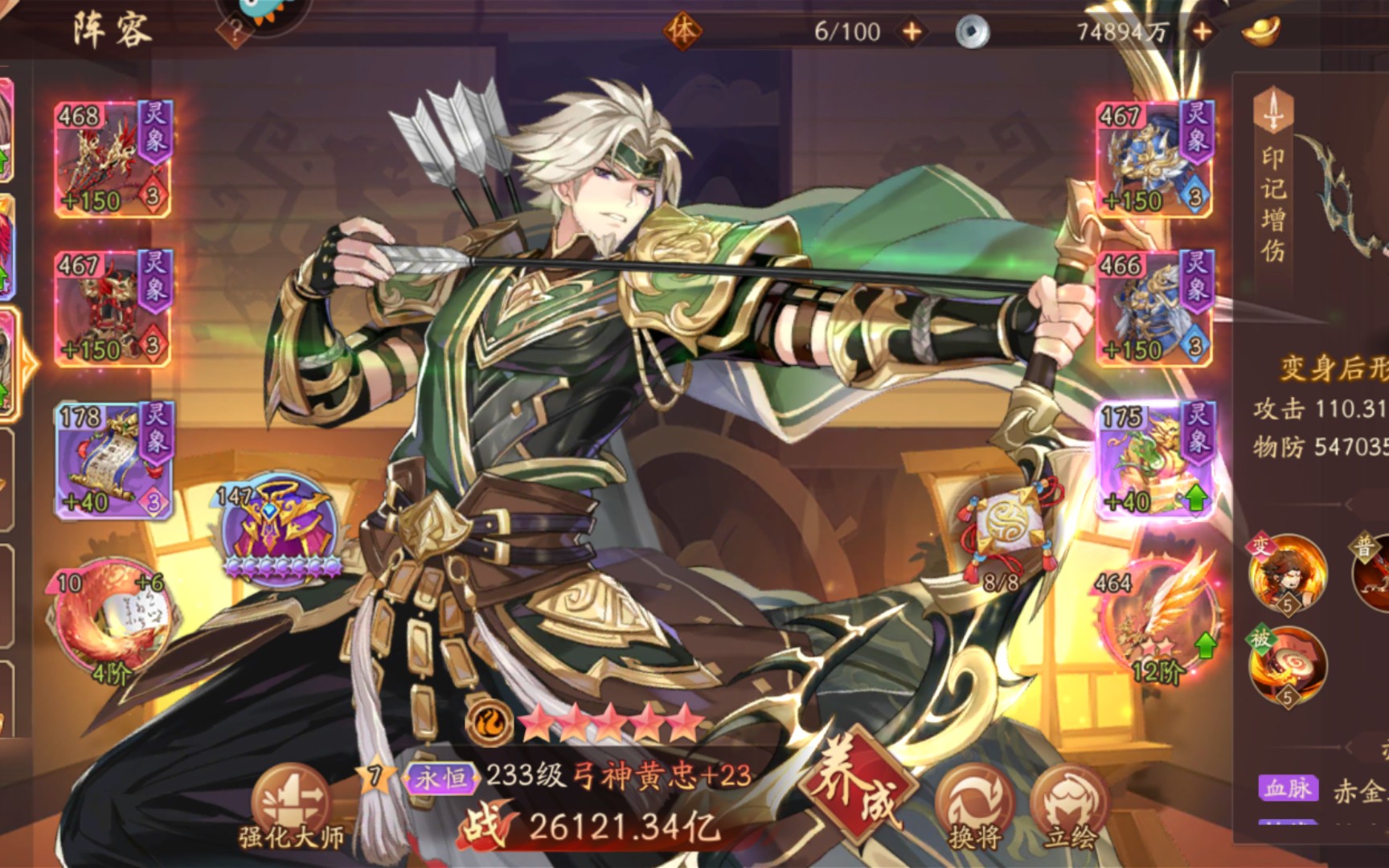Select the level 468 red weapon slot

coord(113,159)
